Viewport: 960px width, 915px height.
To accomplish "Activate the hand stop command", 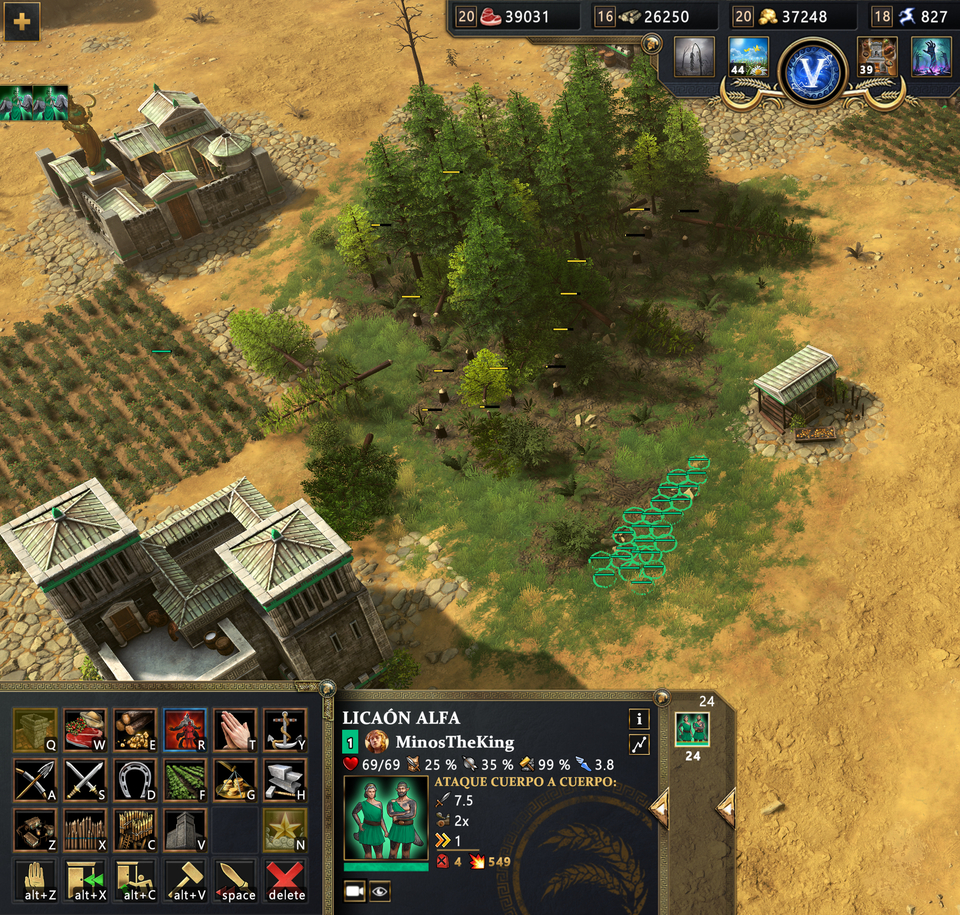I will coord(34,880).
